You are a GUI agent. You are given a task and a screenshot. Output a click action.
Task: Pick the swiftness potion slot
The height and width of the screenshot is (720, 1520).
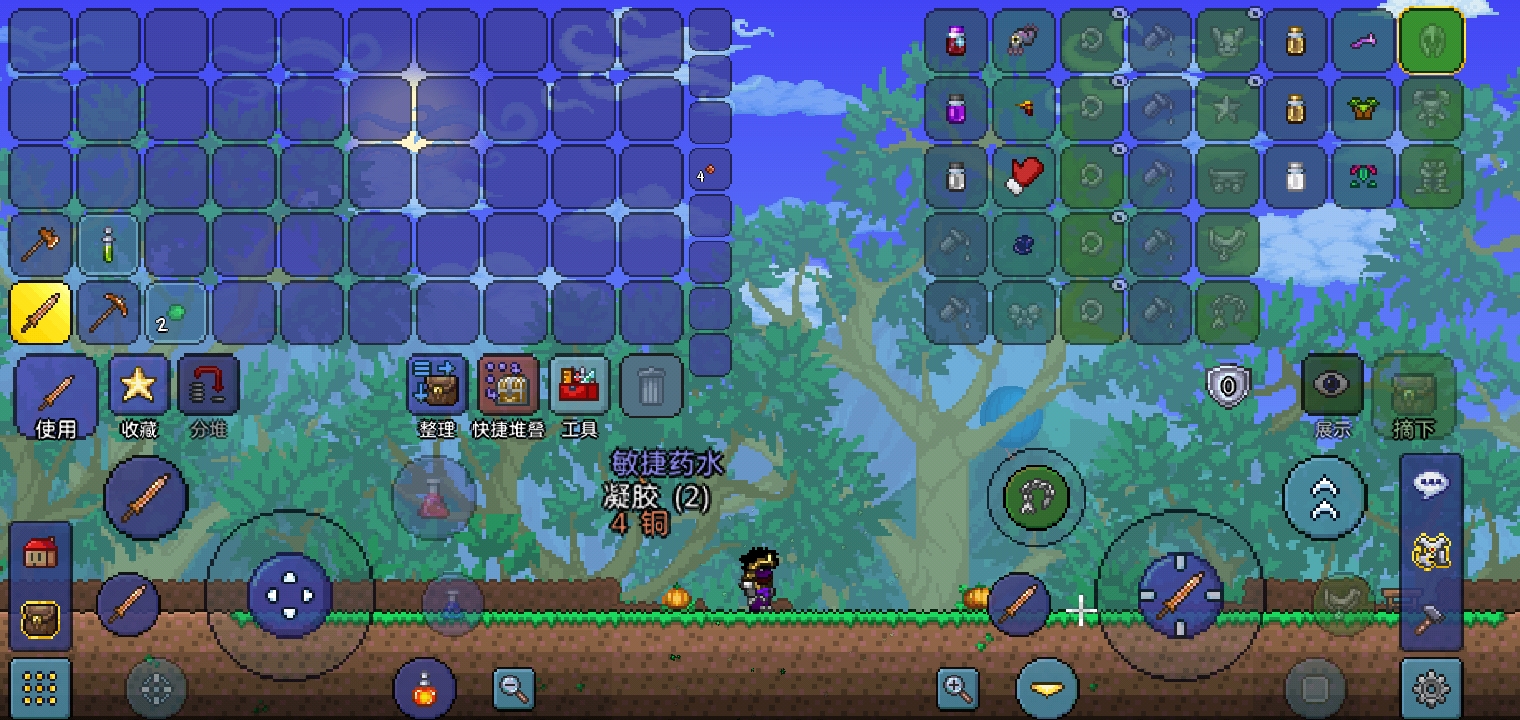[108, 245]
